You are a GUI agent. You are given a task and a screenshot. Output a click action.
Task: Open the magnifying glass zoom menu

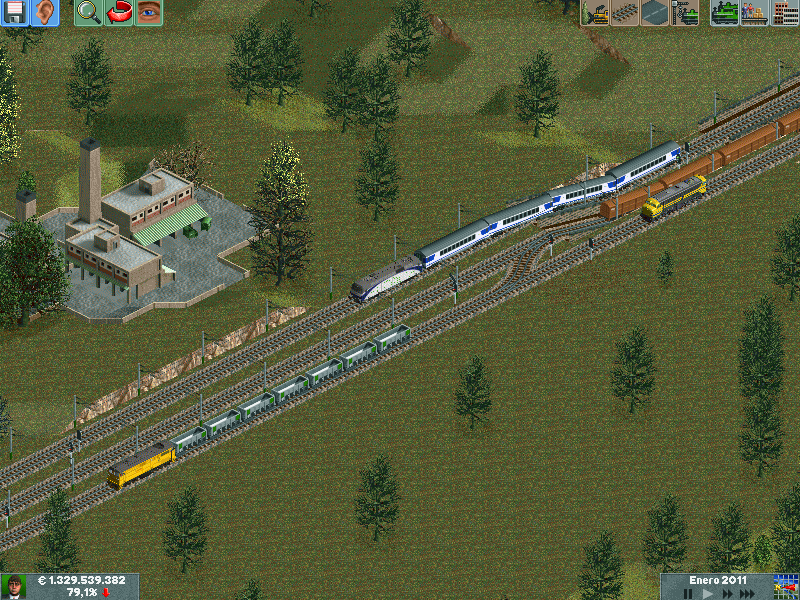[x=89, y=12]
